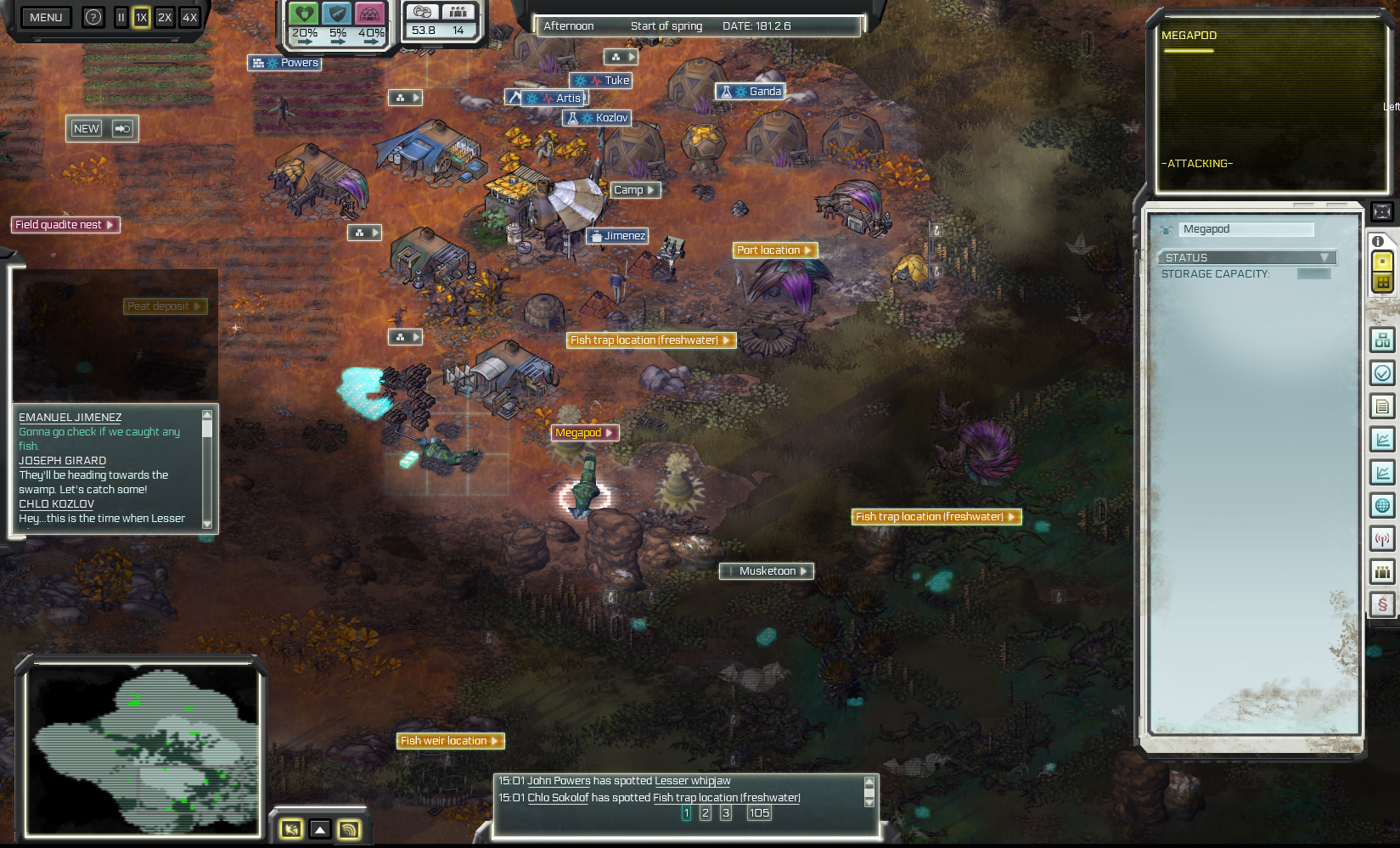Screen dimensions: 1400x848
Task: Open the production overview boxes icon
Action: [1382, 339]
